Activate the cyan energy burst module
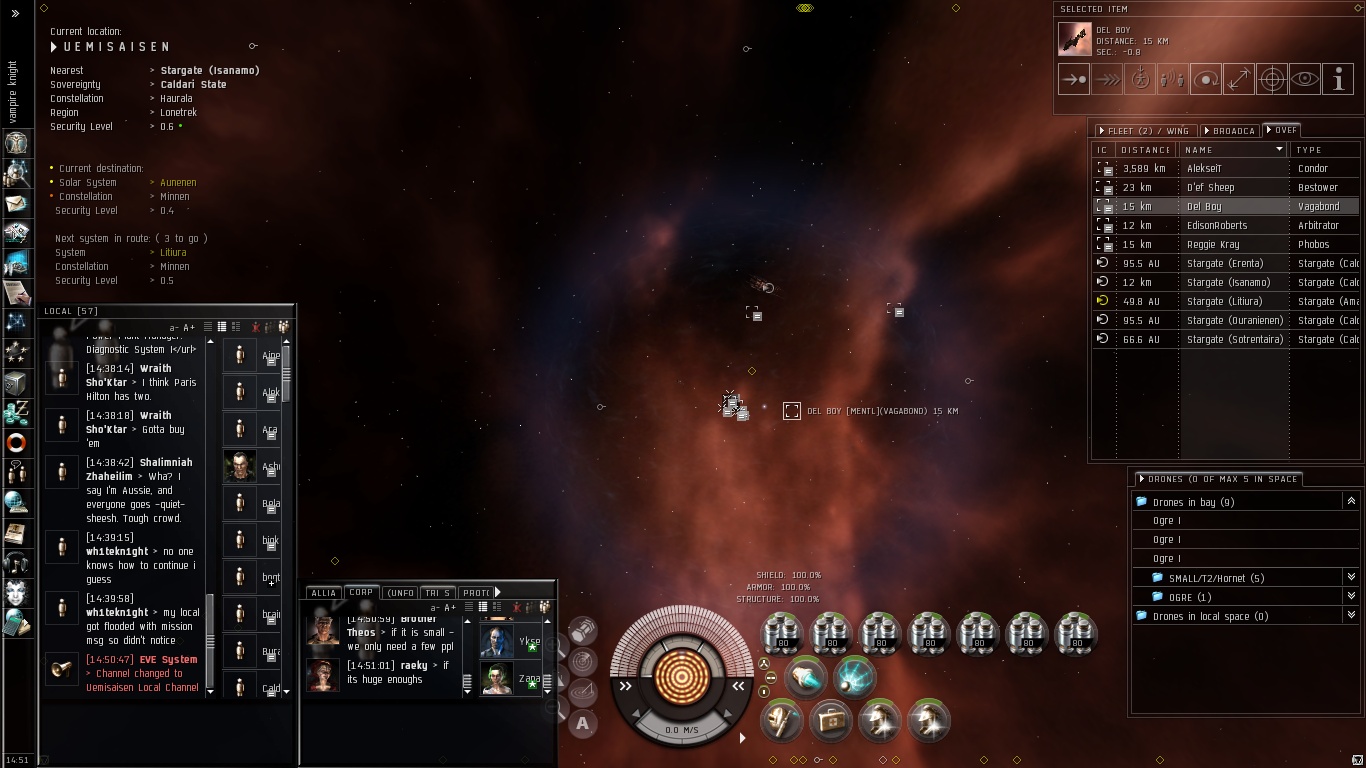Image resolution: width=1366 pixels, height=768 pixels. coord(853,677)
